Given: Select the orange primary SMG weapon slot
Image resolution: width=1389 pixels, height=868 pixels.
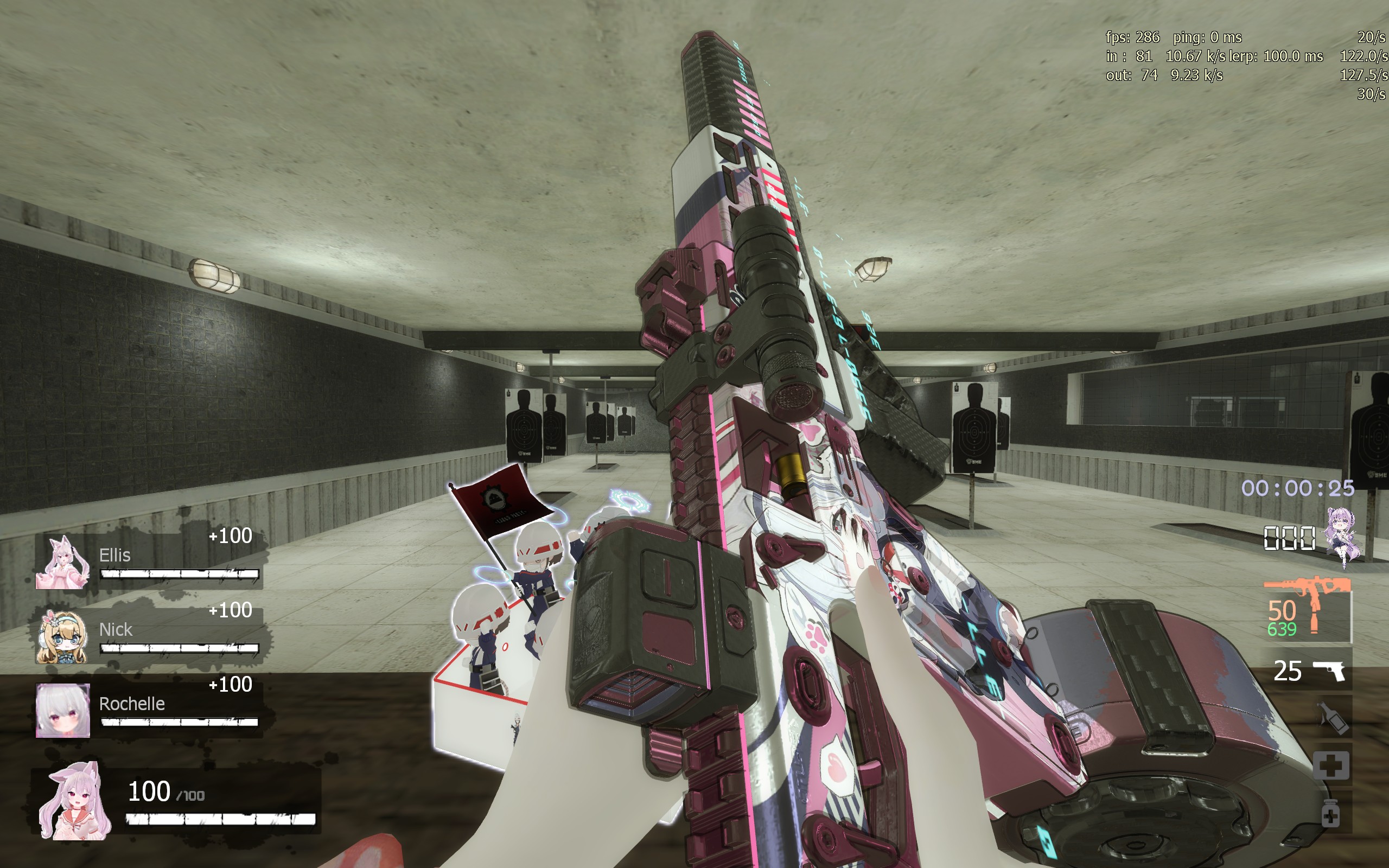Looking at the screenshot, I should [x=1307, y=610].
